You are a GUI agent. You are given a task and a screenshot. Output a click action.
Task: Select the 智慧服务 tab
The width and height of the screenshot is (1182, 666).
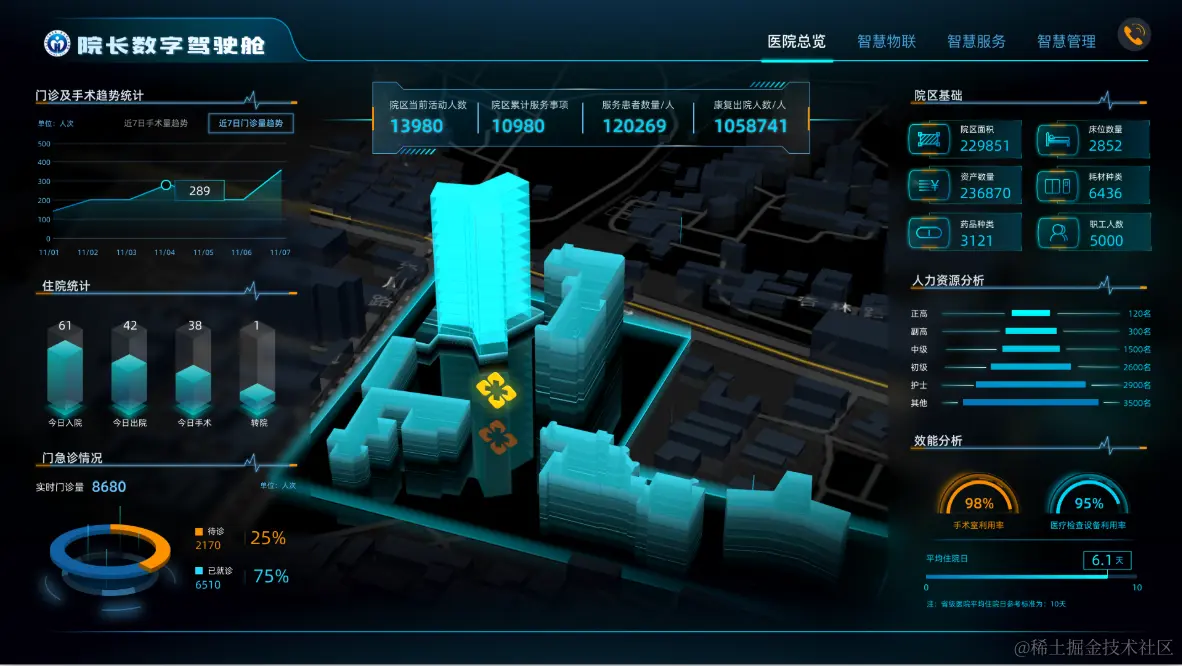point(976,41)
